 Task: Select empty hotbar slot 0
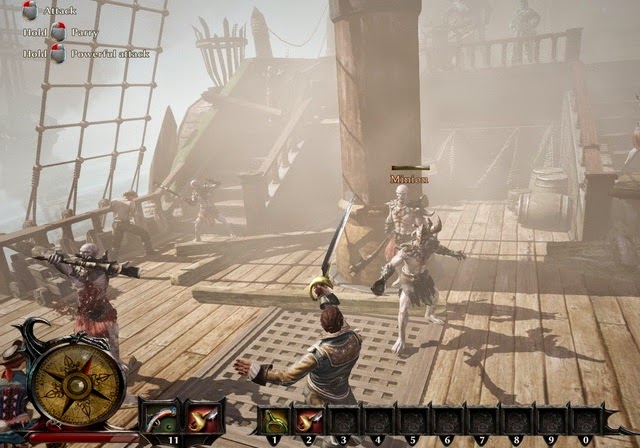tap(584, 419)
